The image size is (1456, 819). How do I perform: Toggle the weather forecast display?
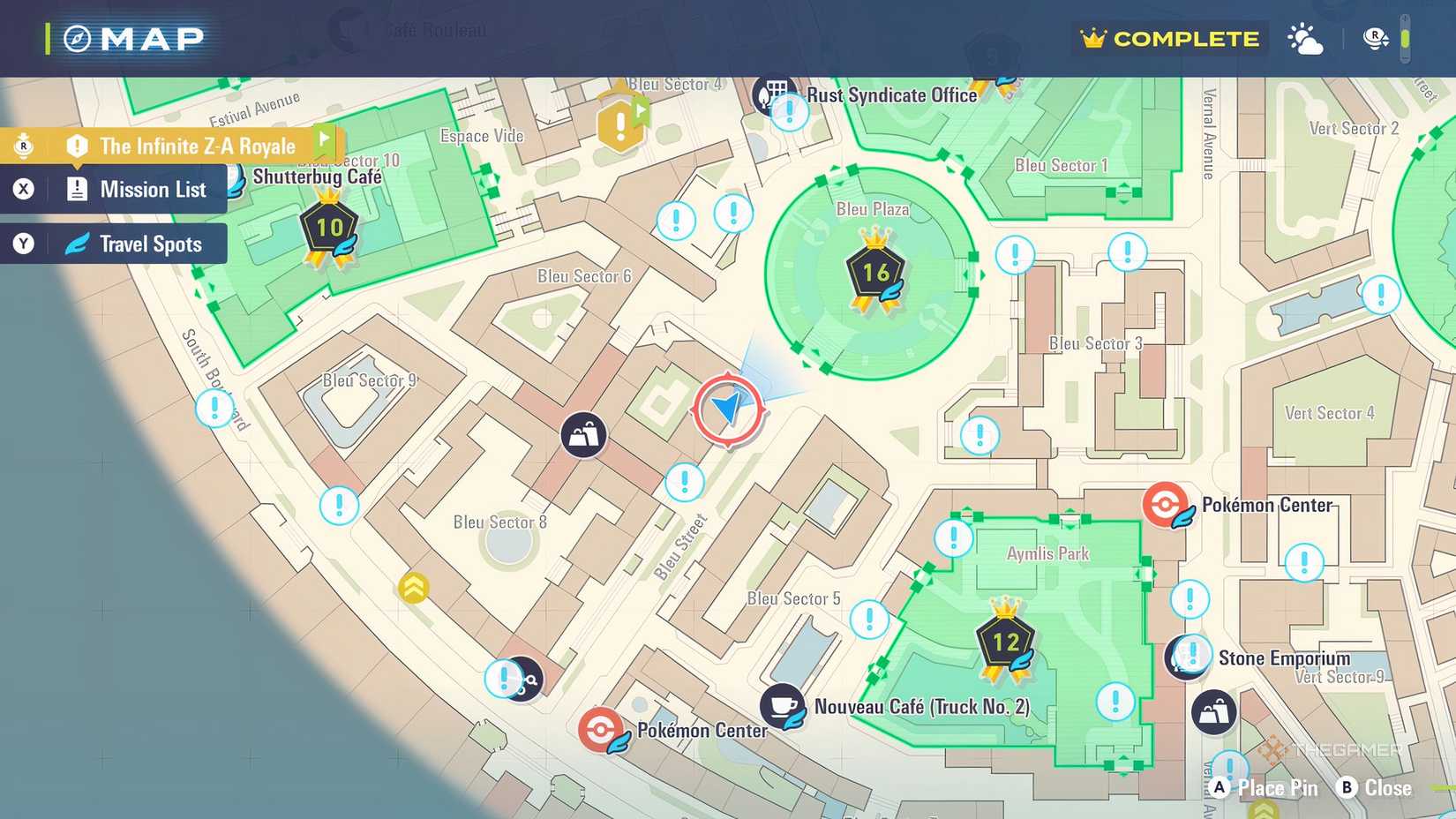pyautogui.click(x=1305, y=39)
